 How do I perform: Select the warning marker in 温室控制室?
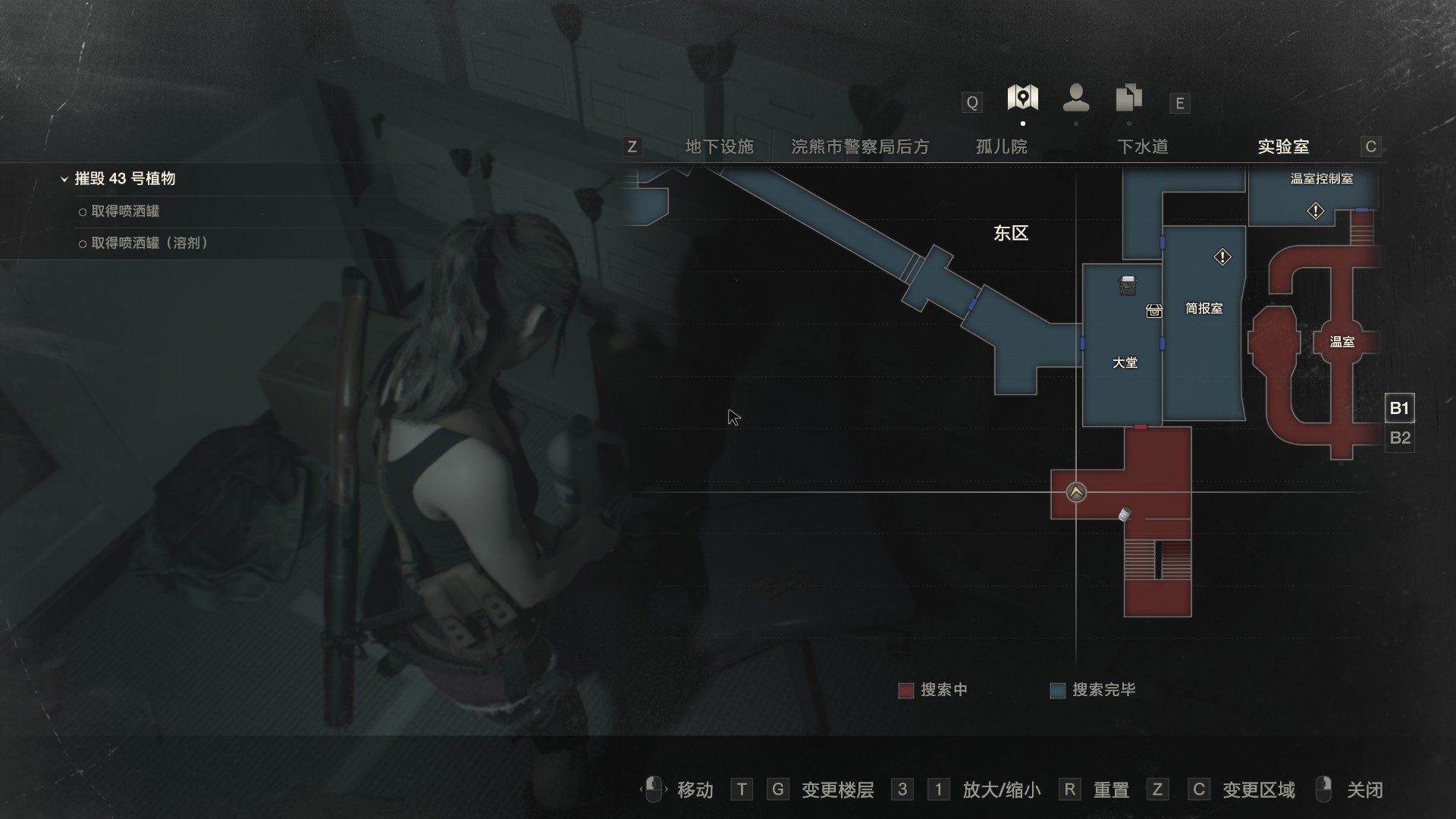click(x=1316, y=212)
